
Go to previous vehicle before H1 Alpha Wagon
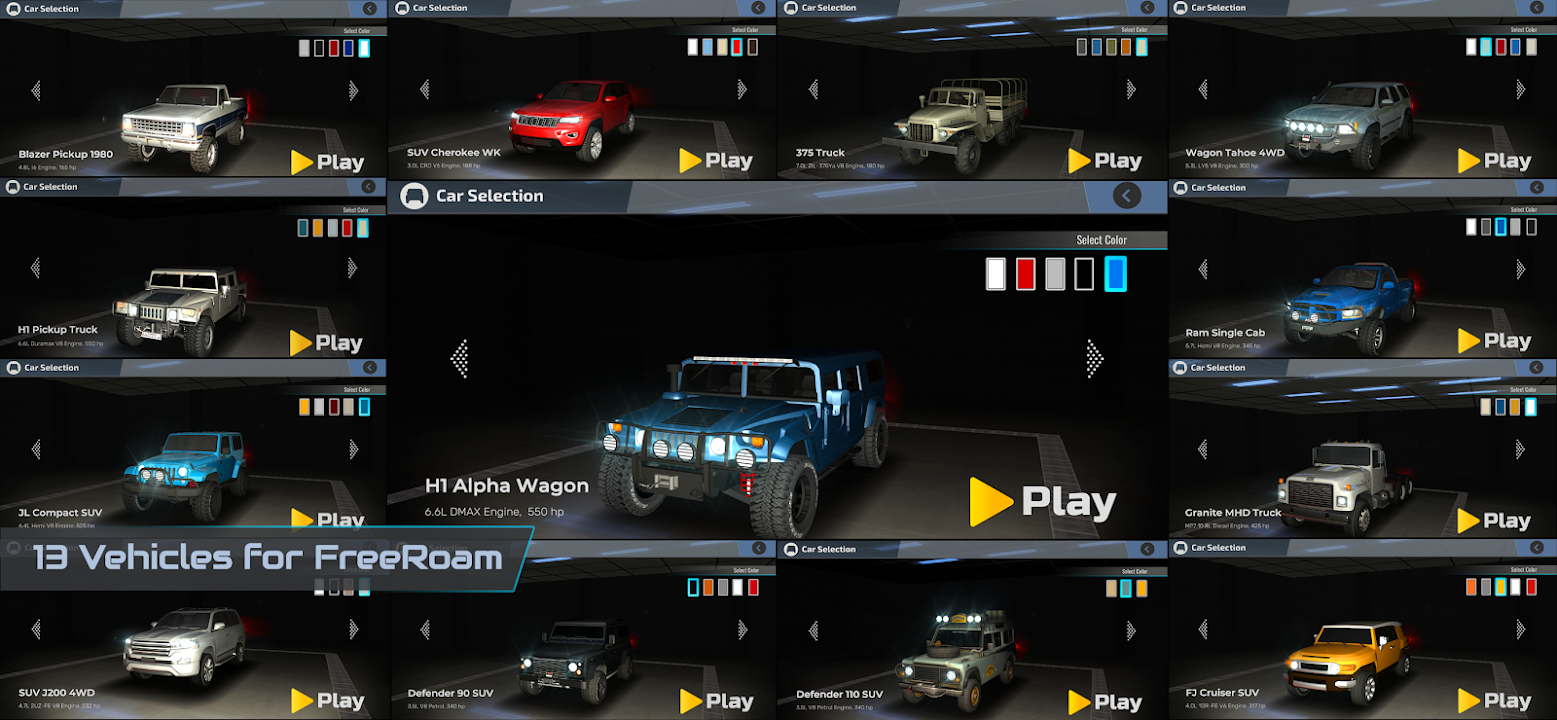[x=460, y=358]
